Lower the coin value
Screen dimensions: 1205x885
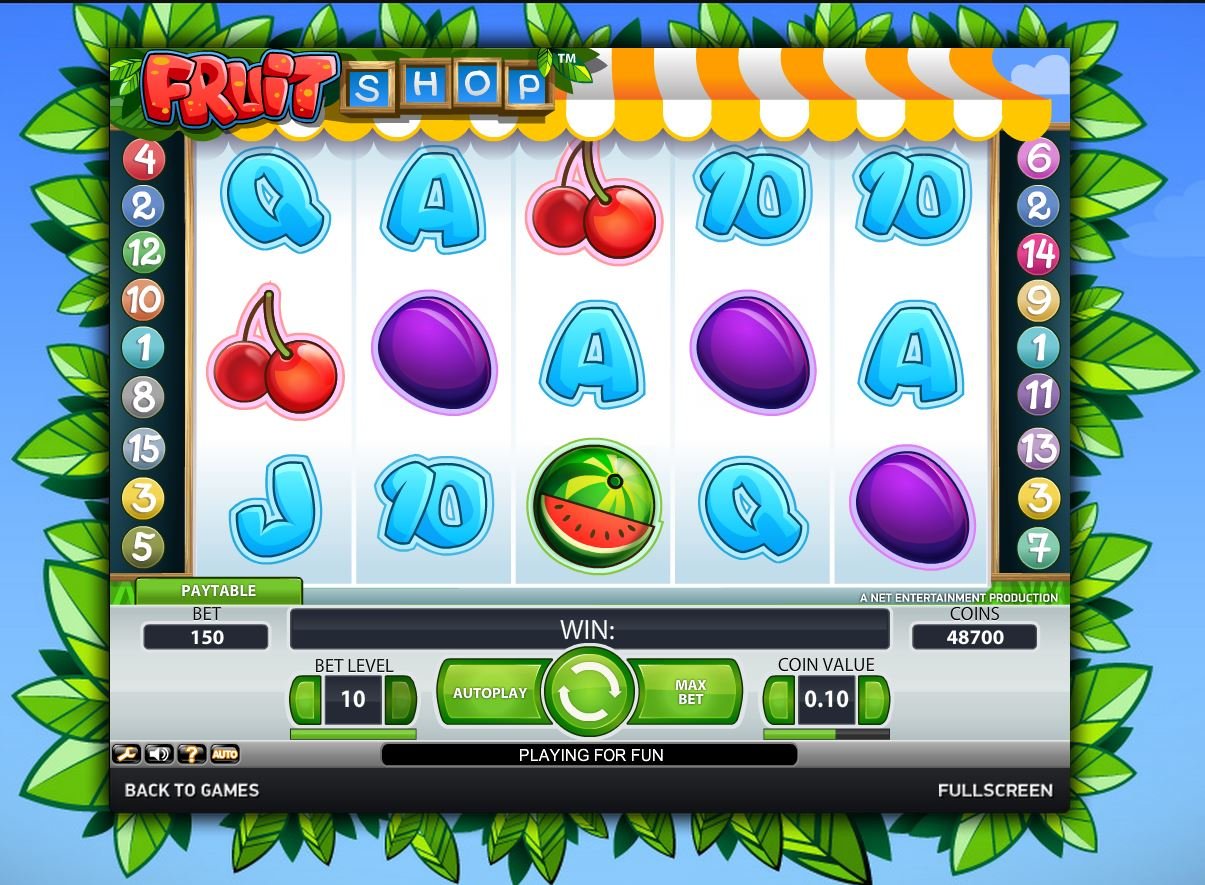[779, 699]
